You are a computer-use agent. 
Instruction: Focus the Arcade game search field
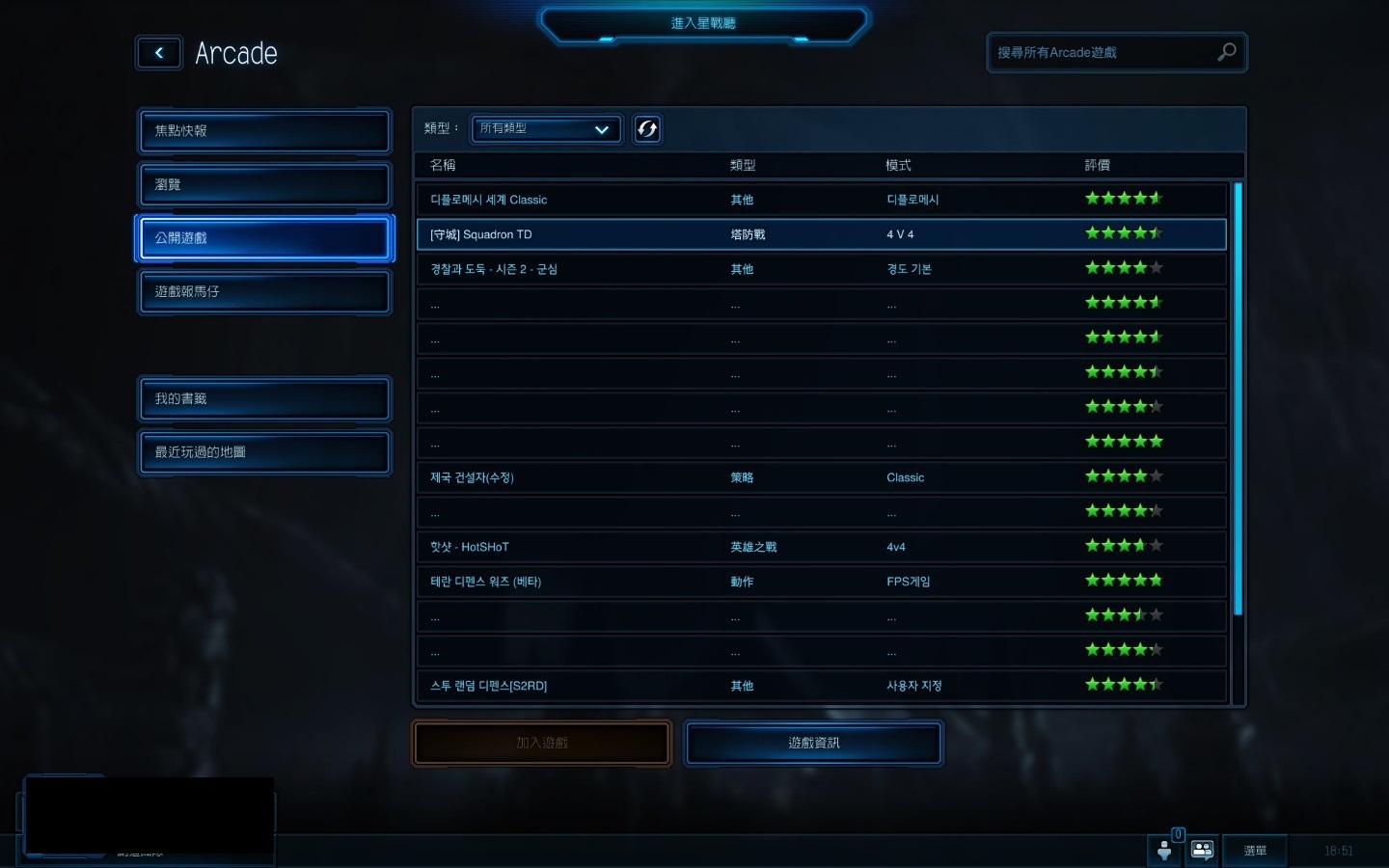1103,53
